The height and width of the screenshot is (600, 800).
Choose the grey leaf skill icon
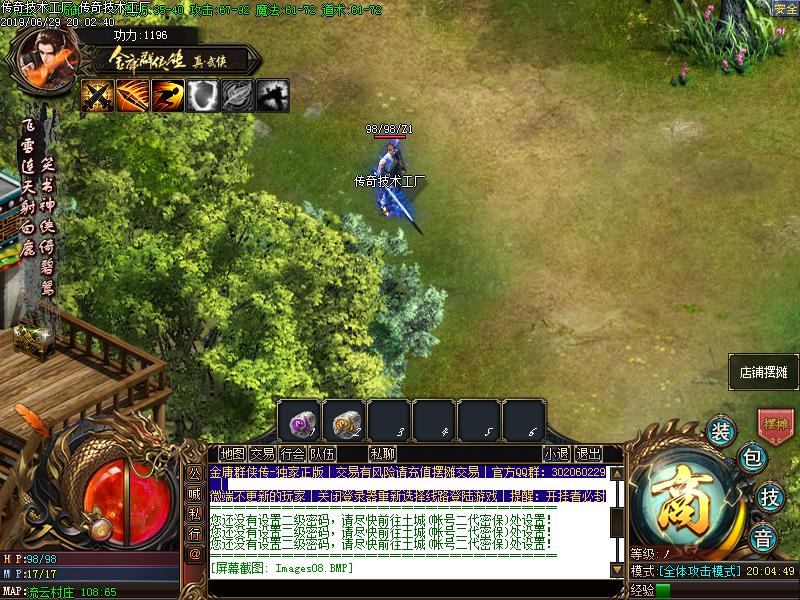tap(238, 96)
